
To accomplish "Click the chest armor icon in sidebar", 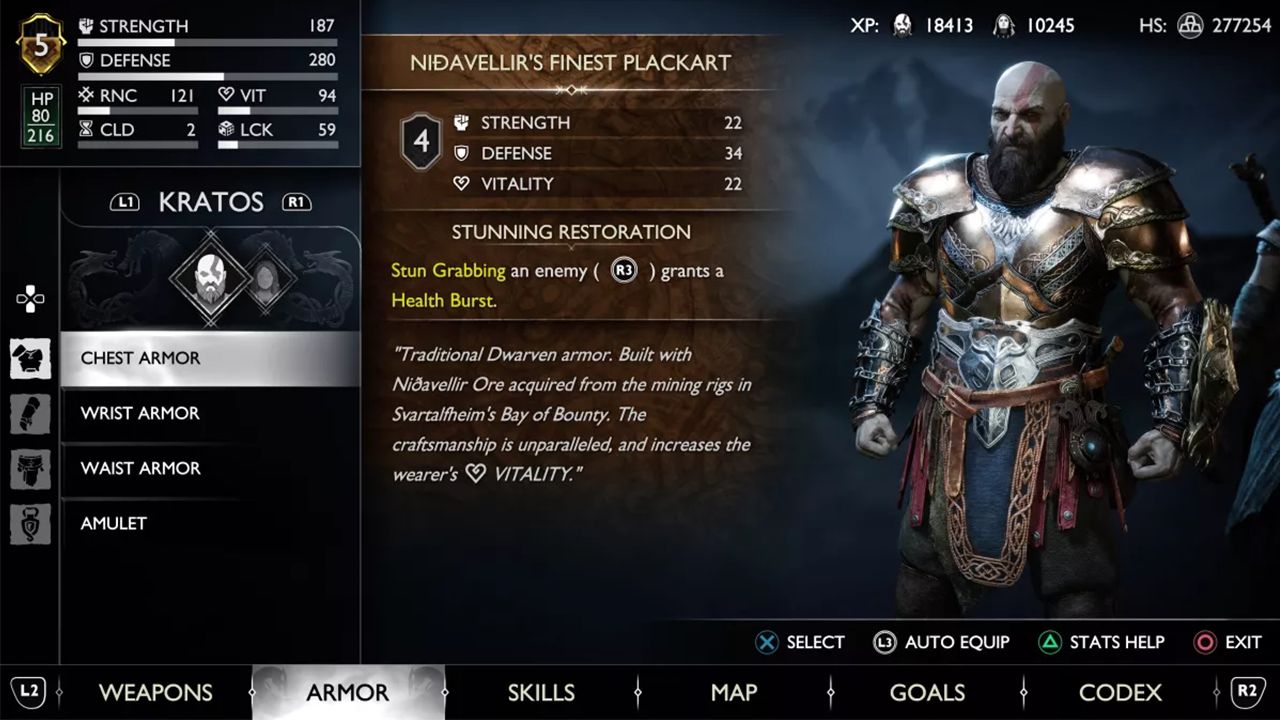I will click(x=30, y=358).
